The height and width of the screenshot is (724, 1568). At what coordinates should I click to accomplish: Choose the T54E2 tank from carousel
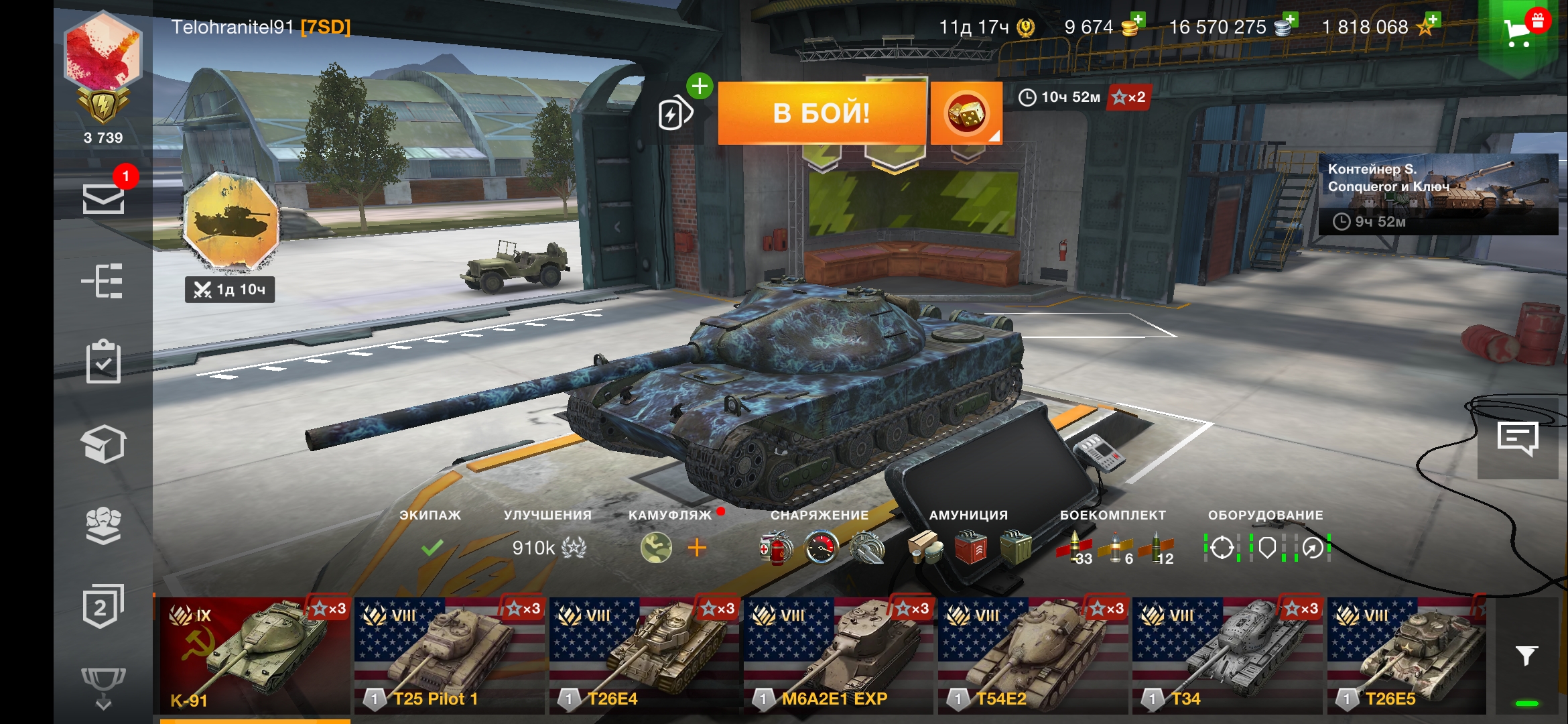tap(1032, 656)
